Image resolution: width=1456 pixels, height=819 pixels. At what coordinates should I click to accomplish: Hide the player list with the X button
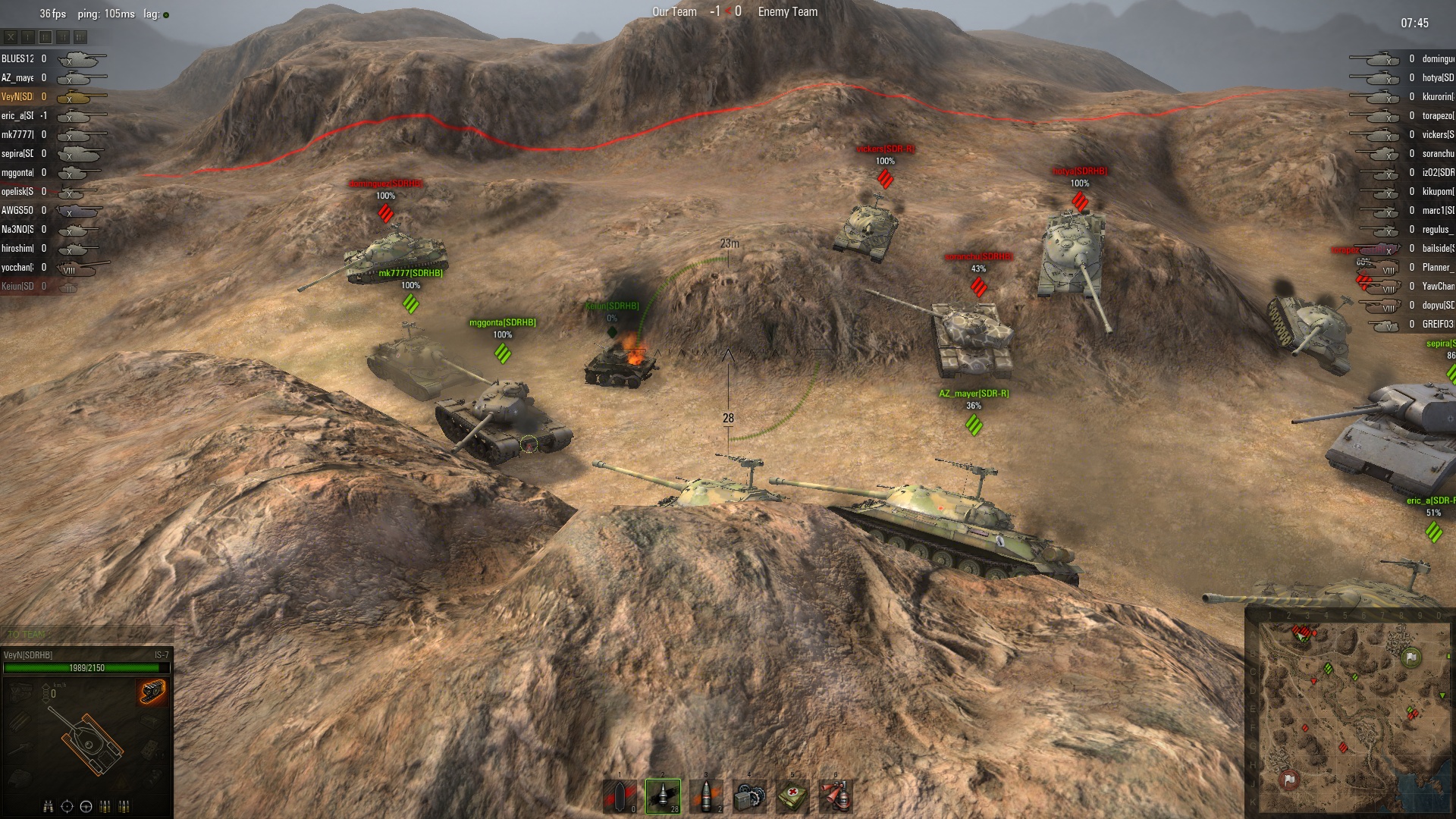[x=11, y=36]
